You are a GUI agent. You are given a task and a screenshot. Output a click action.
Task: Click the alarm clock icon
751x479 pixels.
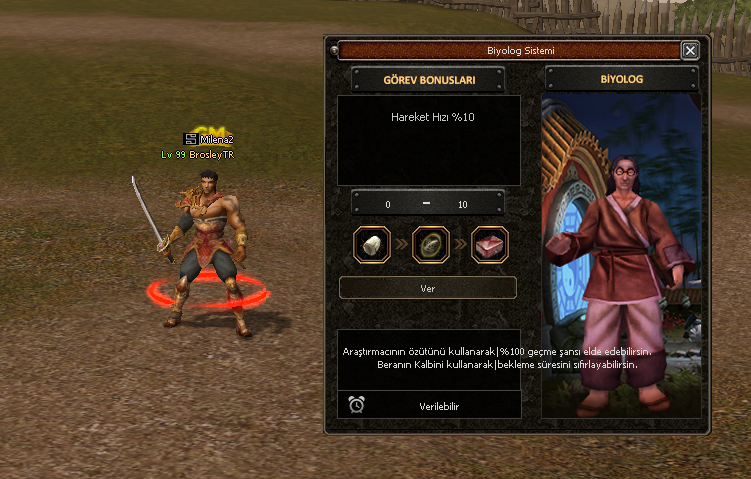pos(356,405)
